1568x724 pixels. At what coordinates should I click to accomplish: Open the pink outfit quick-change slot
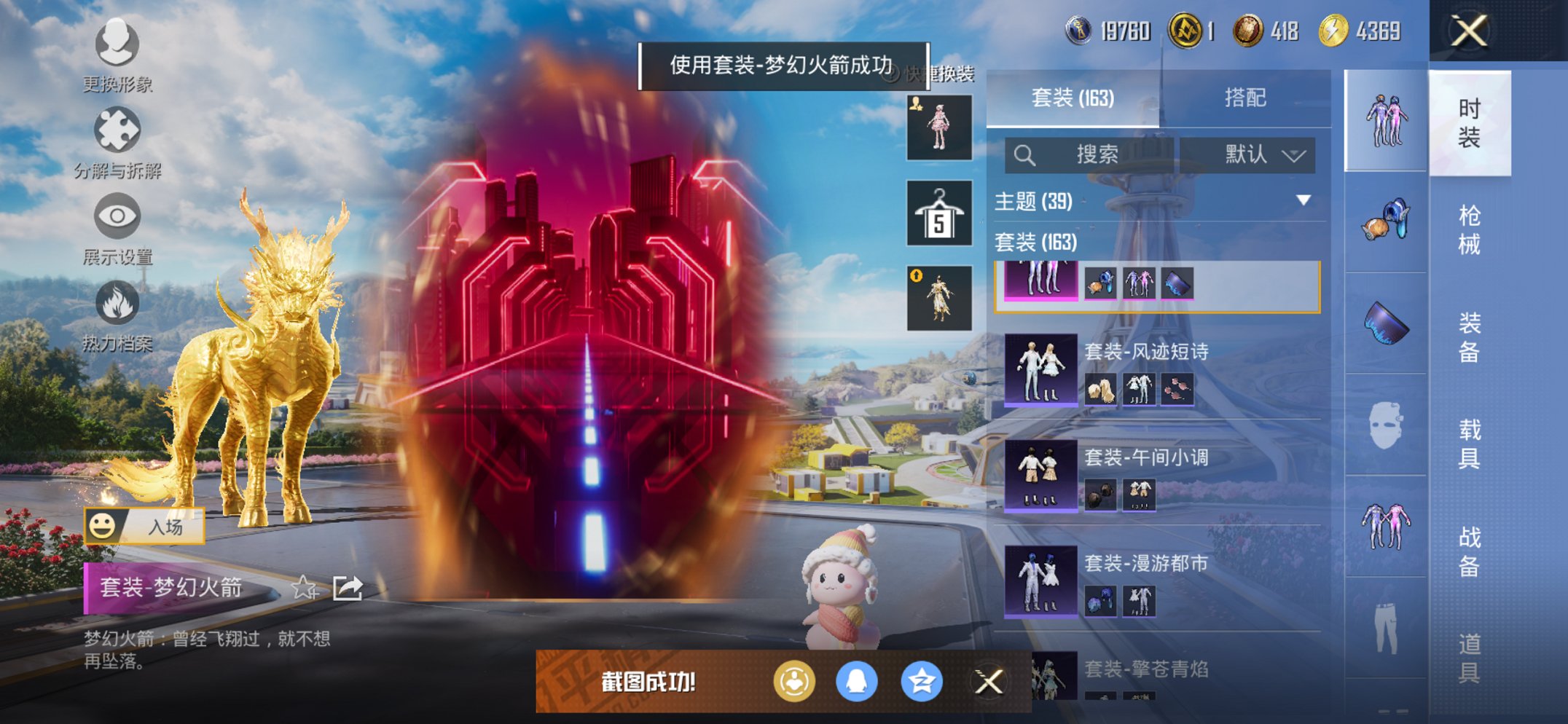pos(938,127)
